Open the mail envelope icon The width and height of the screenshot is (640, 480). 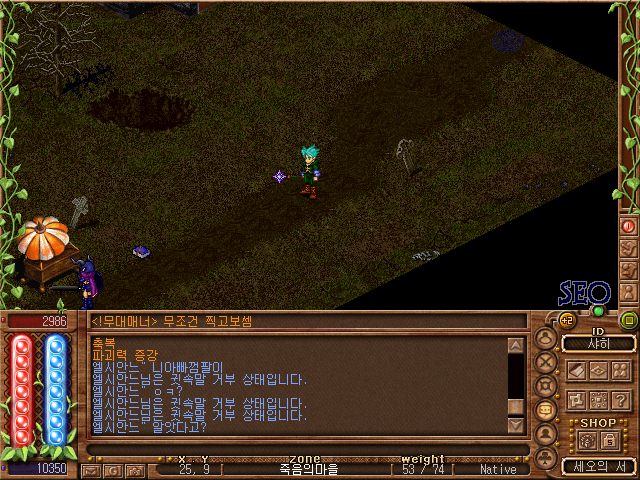click(x=89, y=469)
